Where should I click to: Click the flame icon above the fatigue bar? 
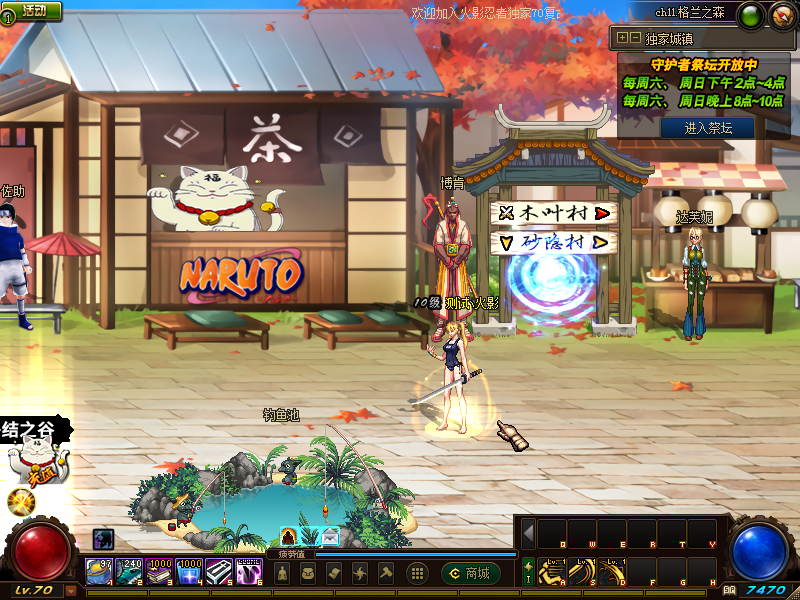point(289,537)
